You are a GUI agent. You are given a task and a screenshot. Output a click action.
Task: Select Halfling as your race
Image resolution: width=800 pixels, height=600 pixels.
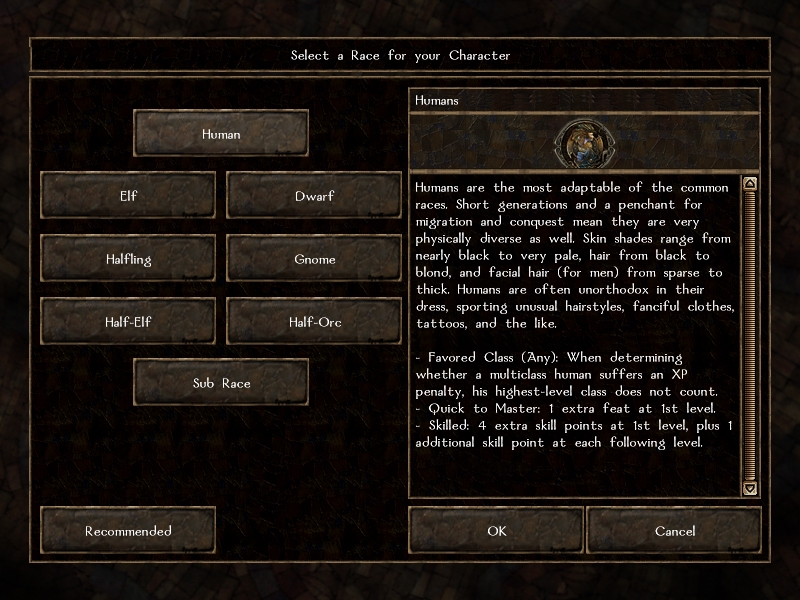pos(128,259)
